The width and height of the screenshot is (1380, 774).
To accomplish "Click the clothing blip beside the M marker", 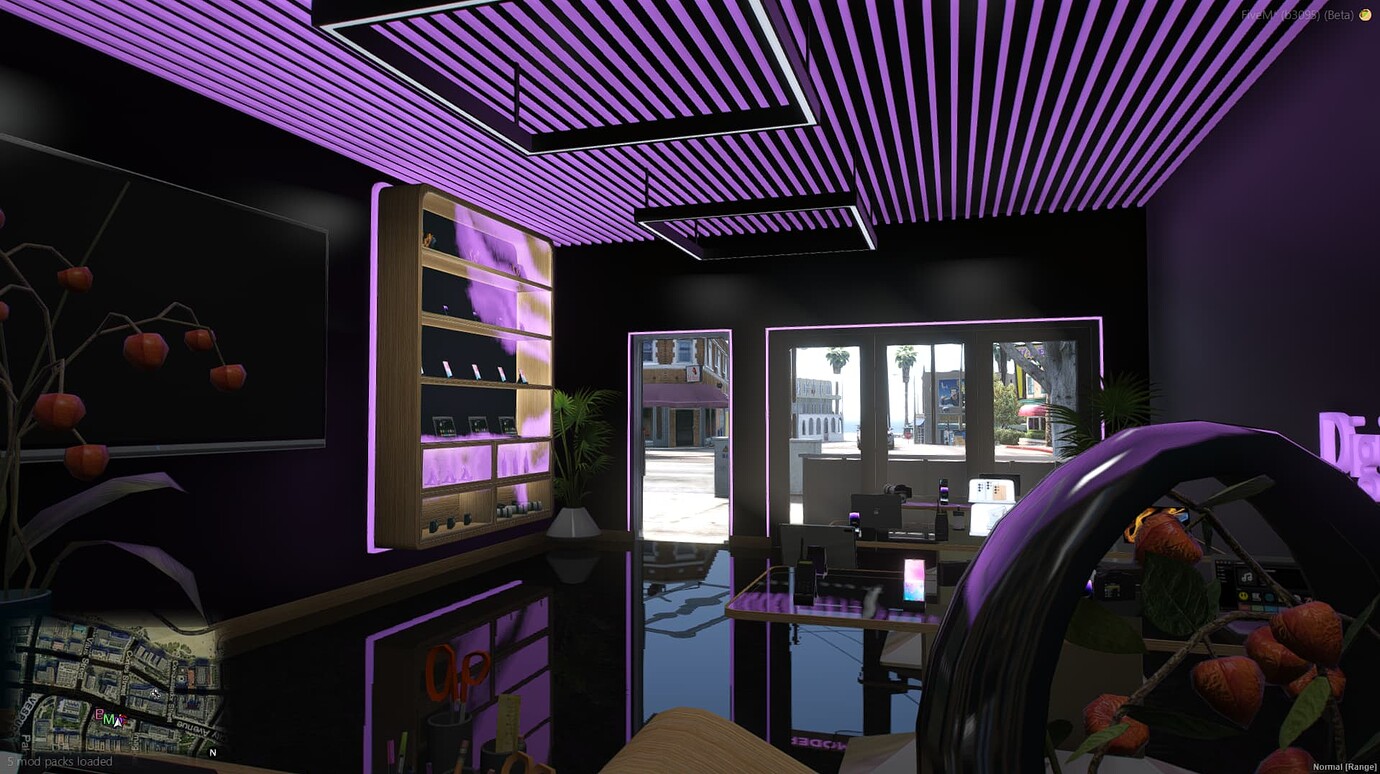I will coord(122,718).
